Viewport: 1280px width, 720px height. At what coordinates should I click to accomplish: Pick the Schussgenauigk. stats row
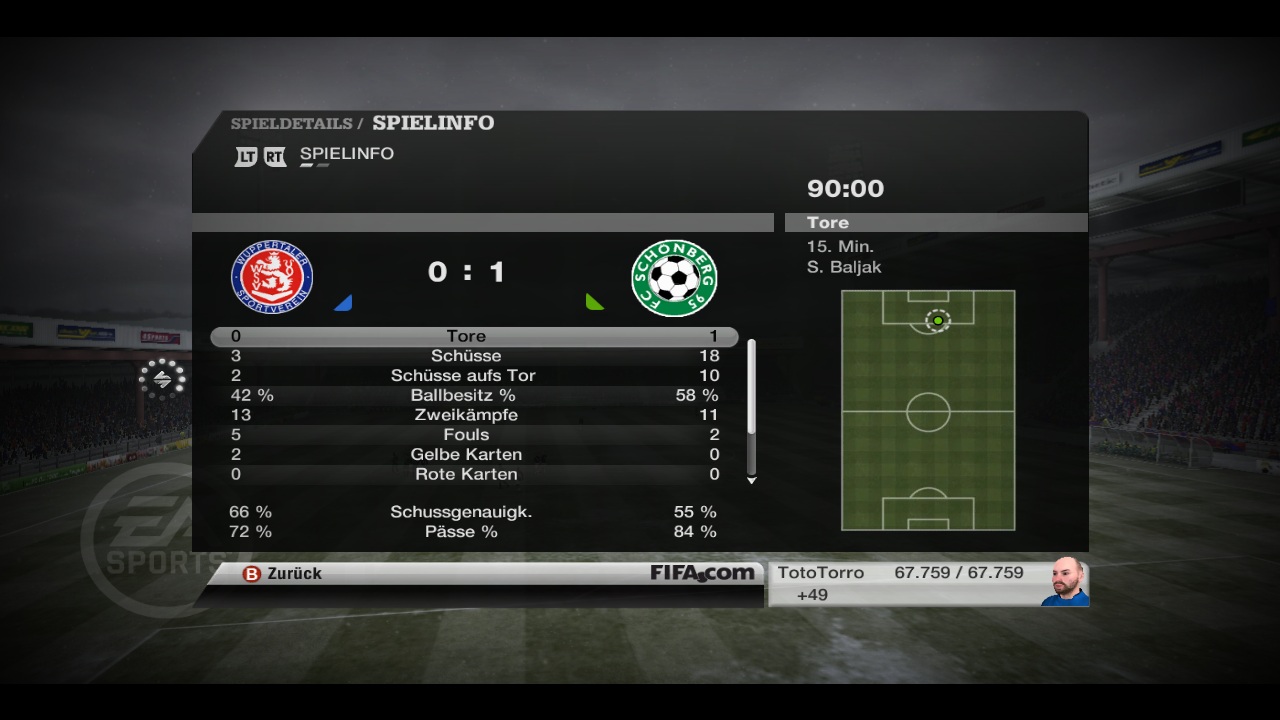click(x=474, y=512)
